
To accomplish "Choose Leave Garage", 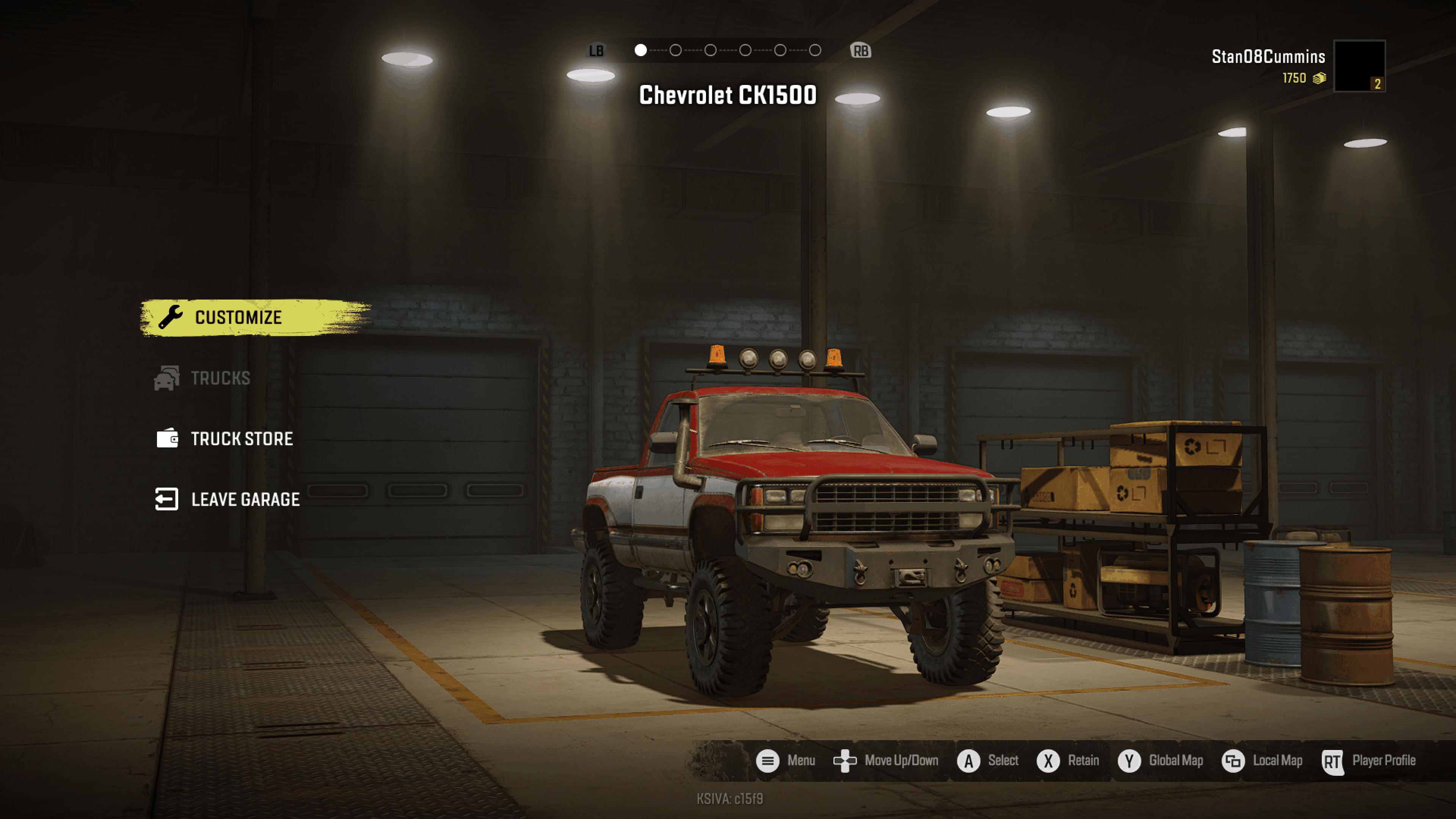I will 244,500.
